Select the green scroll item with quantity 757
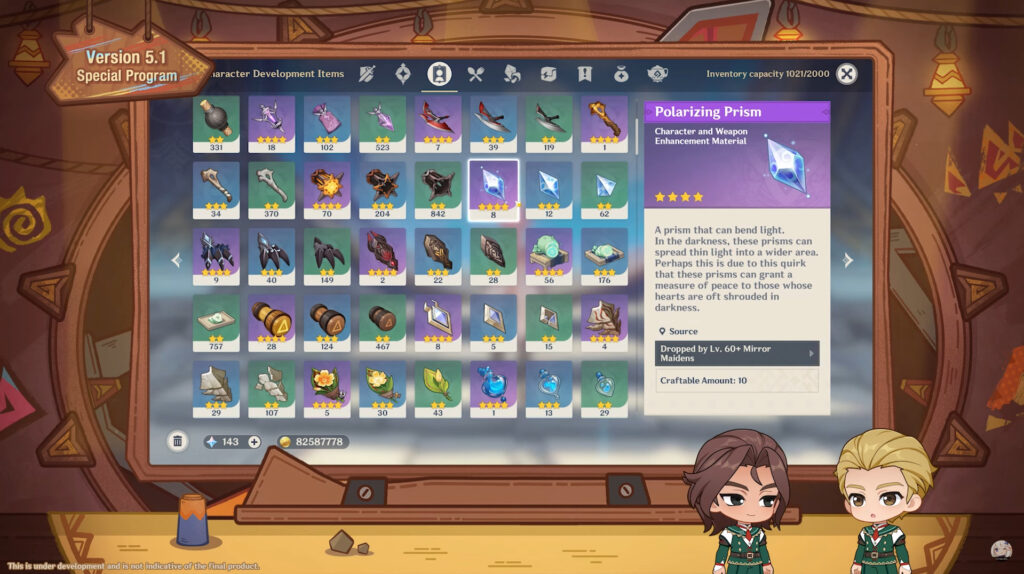Viewport: 1024px width, 574px height. point(216,321)
